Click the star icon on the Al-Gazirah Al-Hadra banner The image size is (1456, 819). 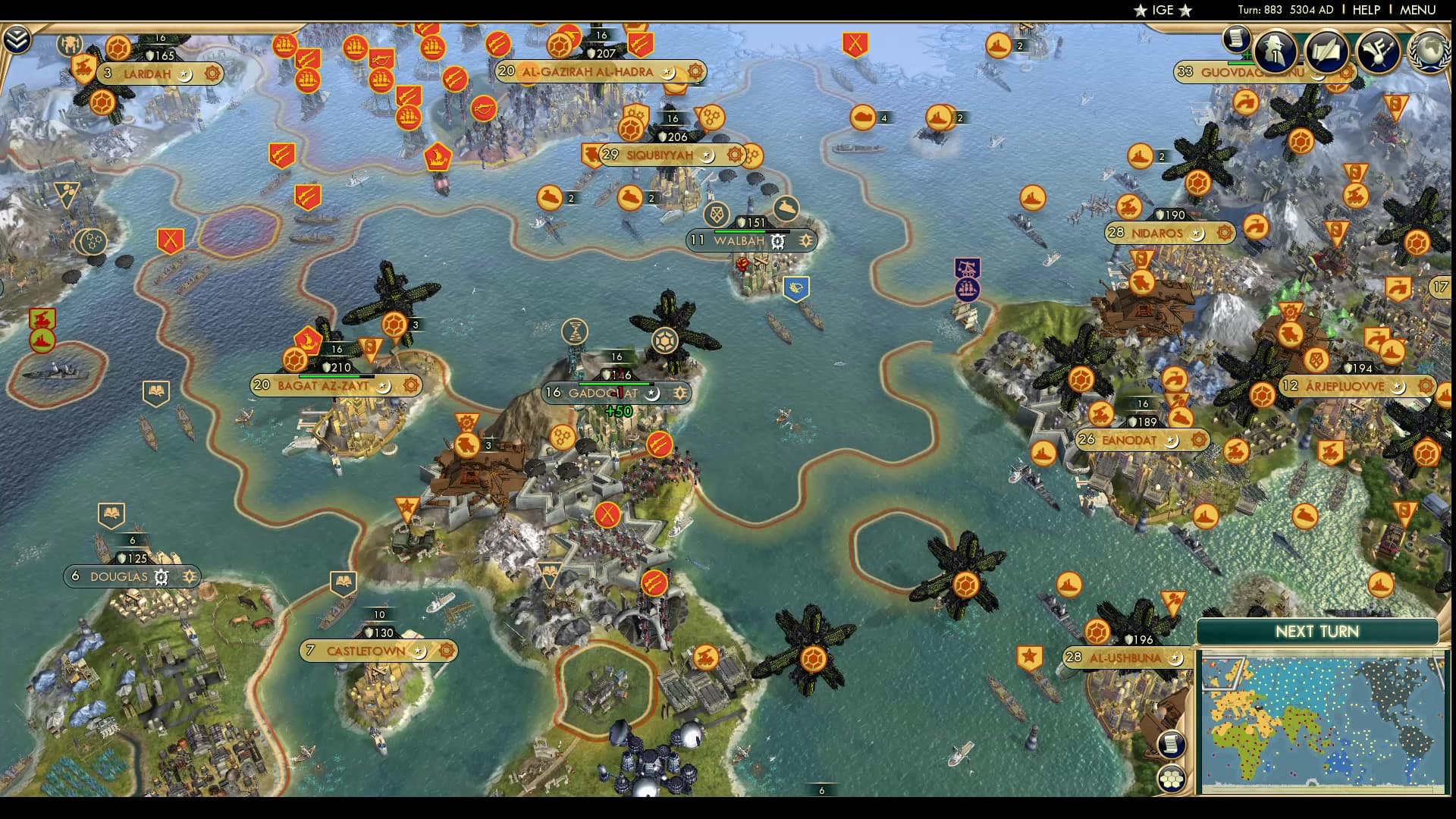pyautogui.click(x=665, y=72)
